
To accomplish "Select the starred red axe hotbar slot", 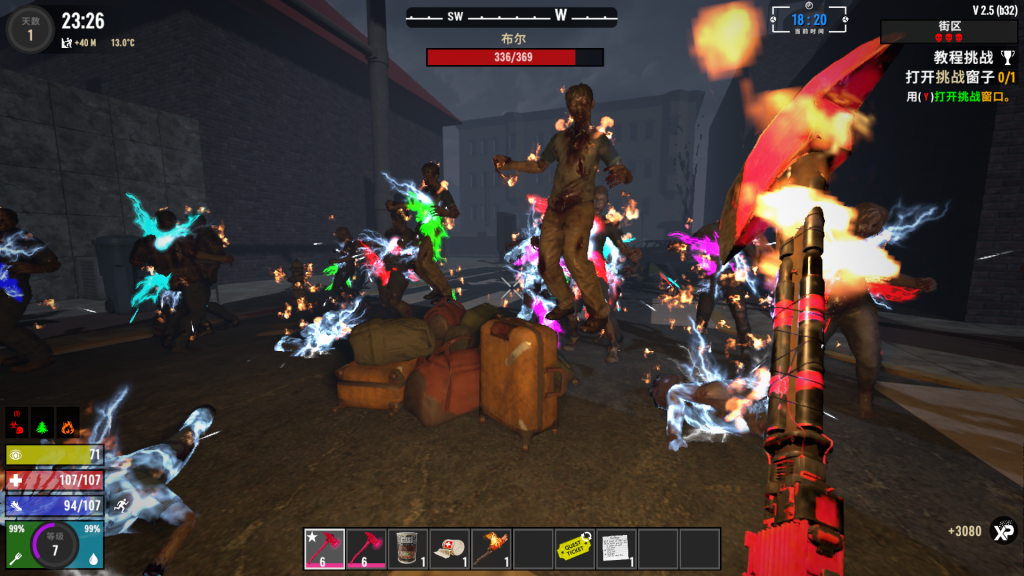I will pos(324,549).
